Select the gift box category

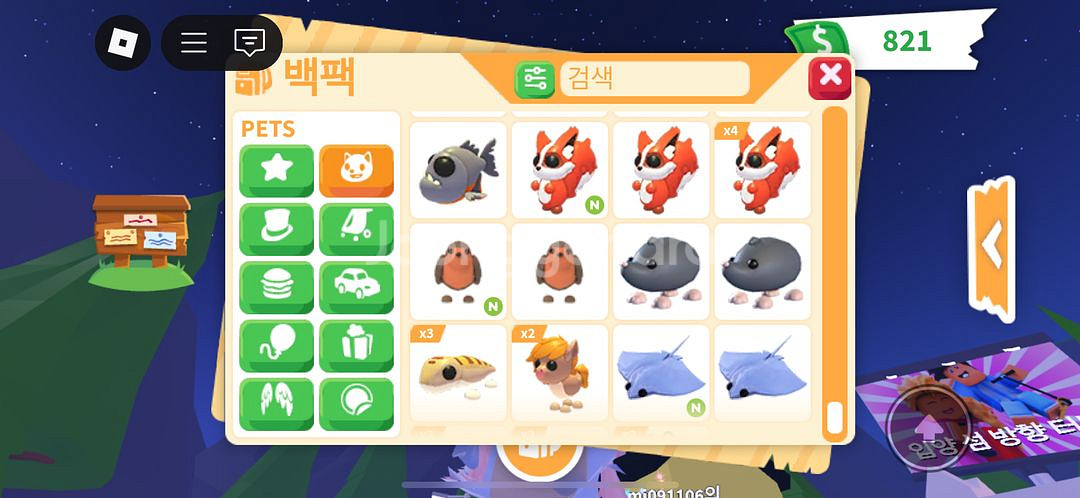(356, 346)
